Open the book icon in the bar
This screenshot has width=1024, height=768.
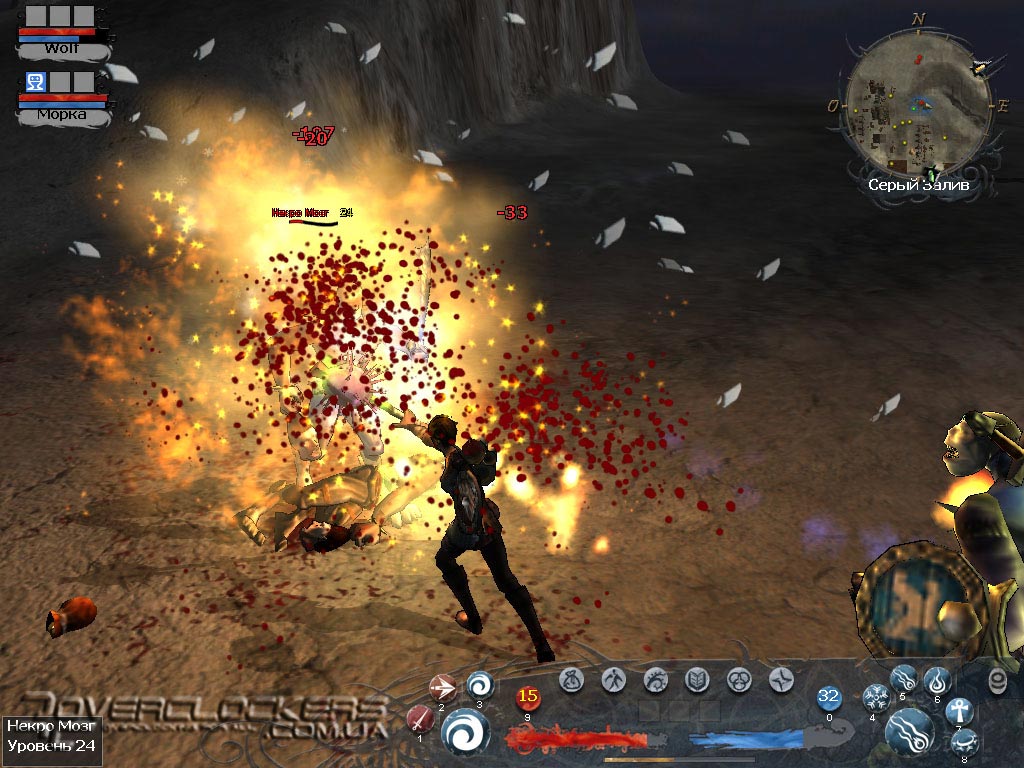[x=697, y=681]
